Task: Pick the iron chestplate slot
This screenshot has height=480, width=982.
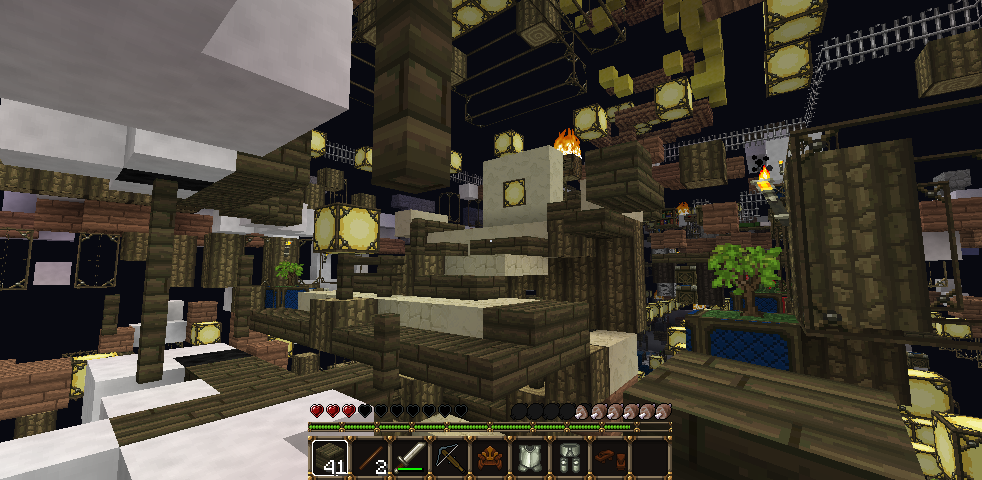Action: pyautogui.click(x=529, y=459)
